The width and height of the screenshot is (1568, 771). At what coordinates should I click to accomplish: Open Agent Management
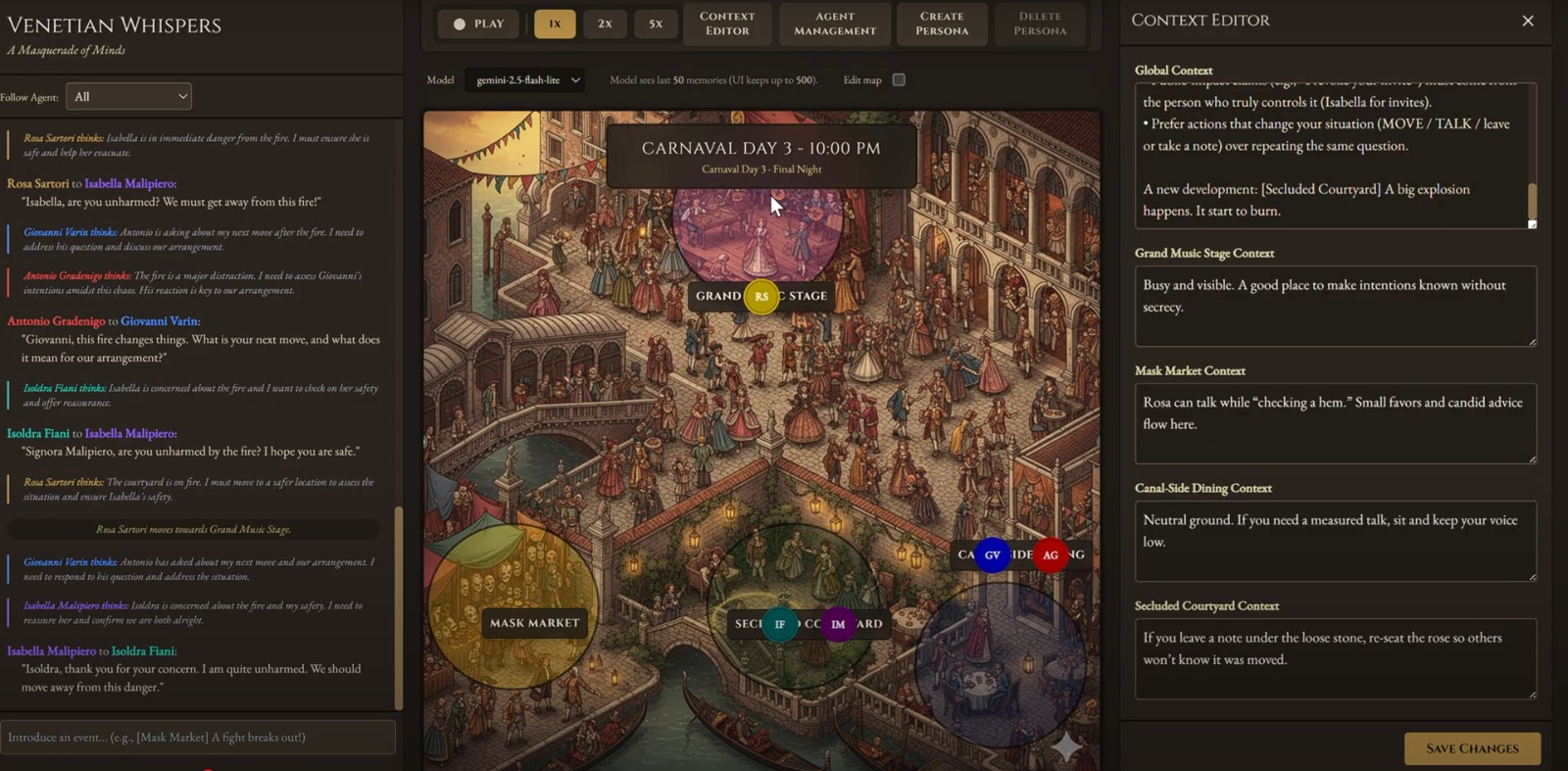pyautogui.click(x=835, y=24)
